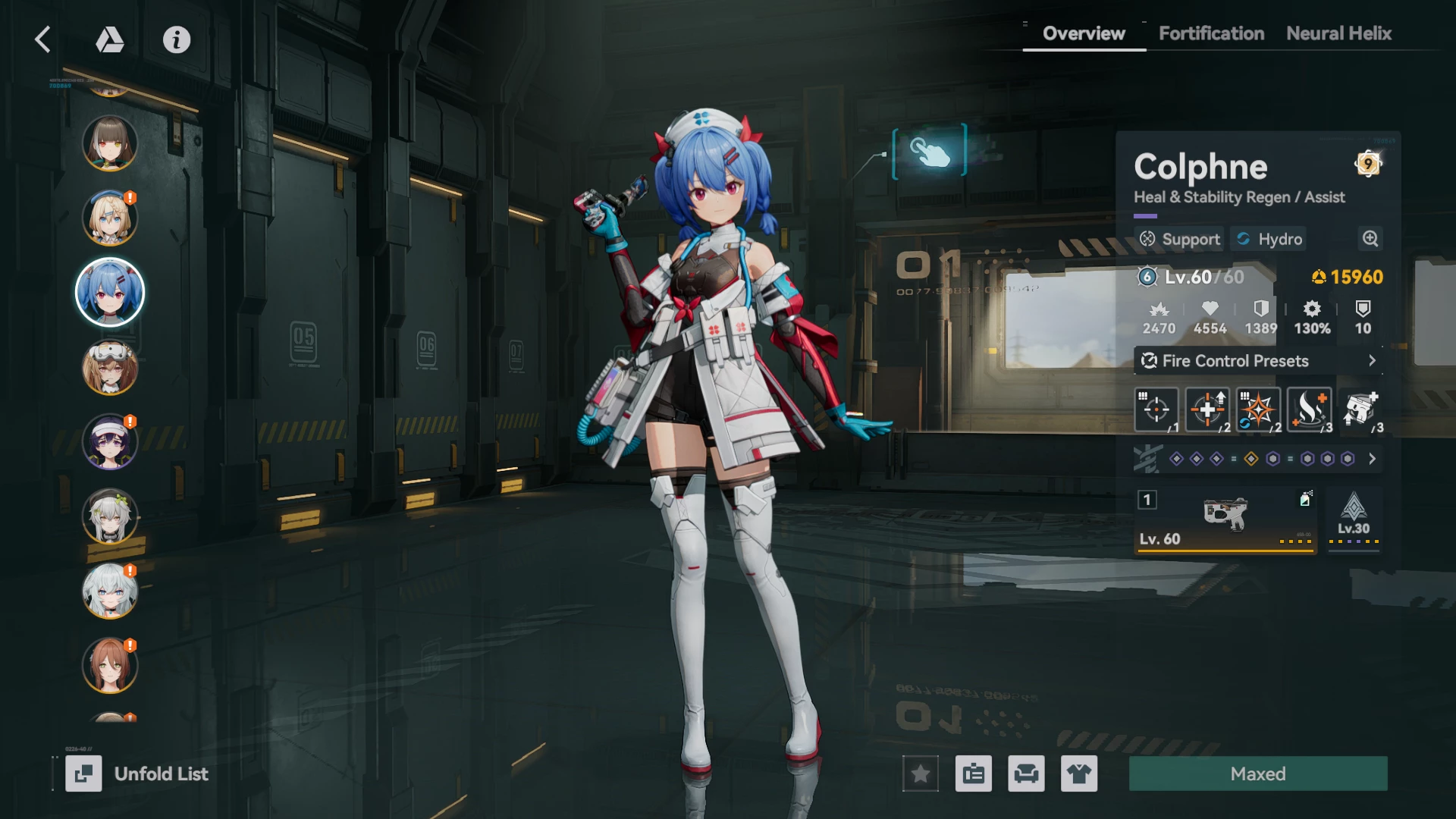Select the long white-haired doll portrait

point(110,591)
